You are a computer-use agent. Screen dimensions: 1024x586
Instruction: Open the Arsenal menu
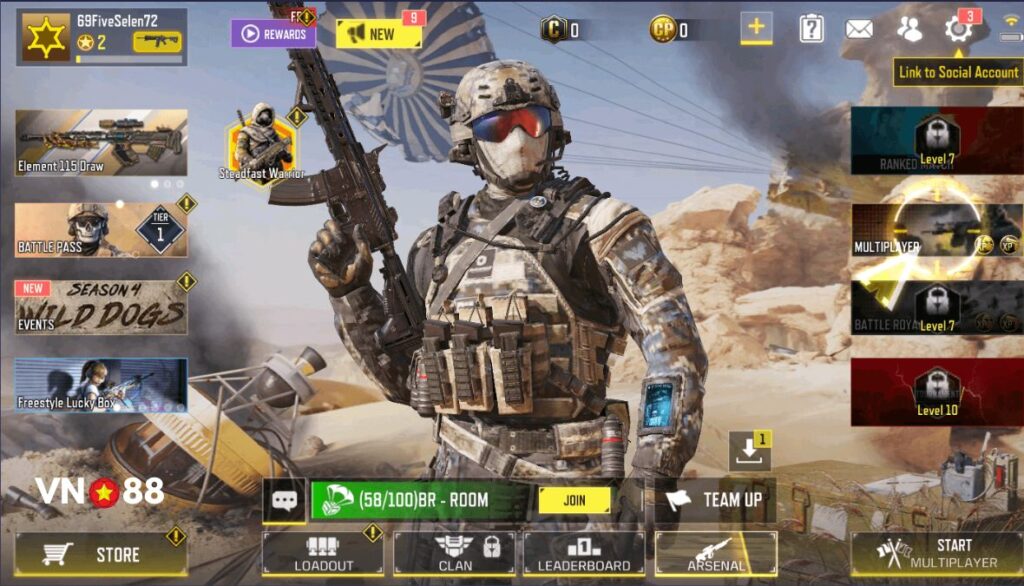(715, 553)
